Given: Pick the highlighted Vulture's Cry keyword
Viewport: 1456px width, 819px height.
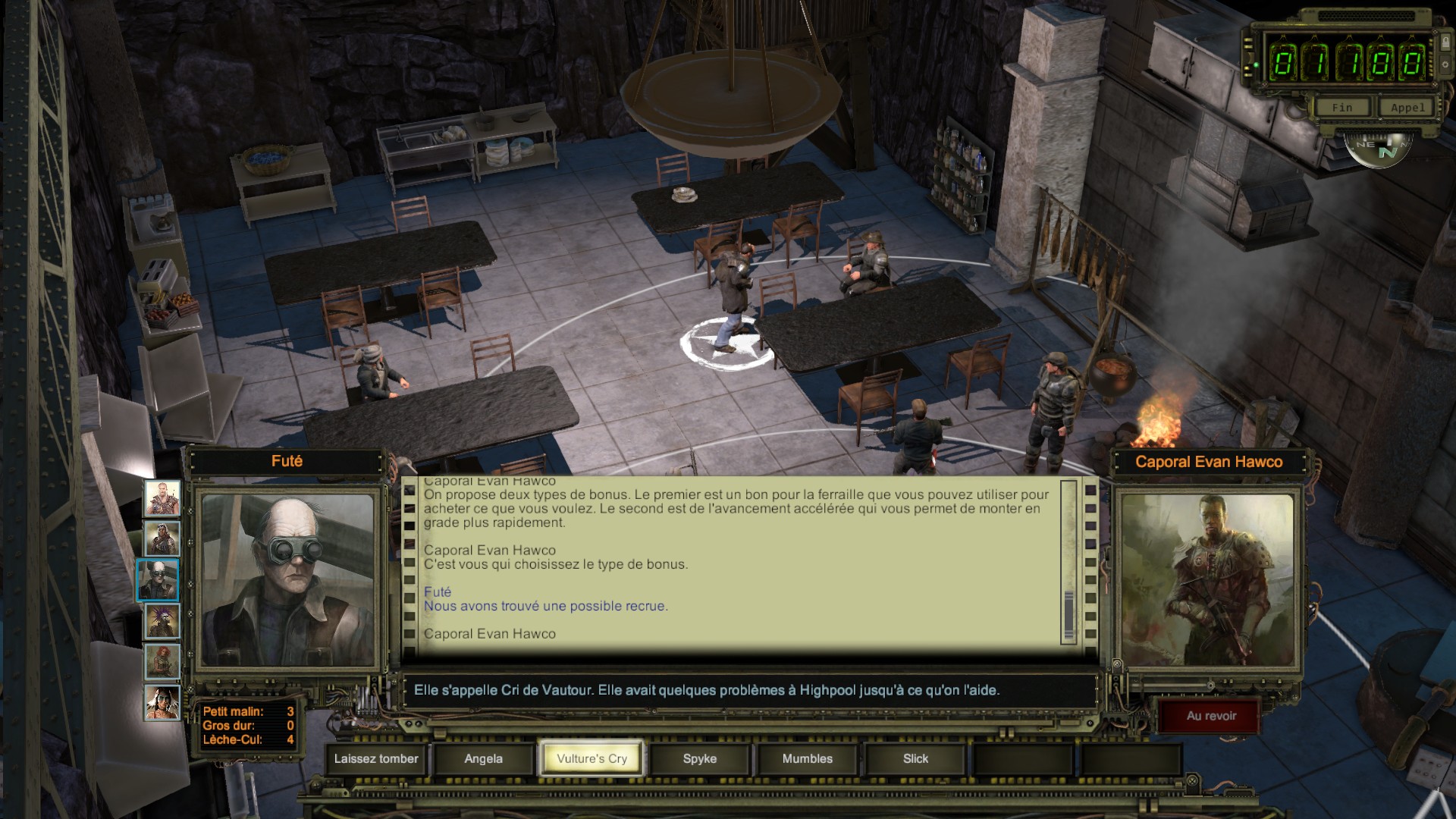Looking at the screenshot, I should pyautogui.click(x=591, y=758).
